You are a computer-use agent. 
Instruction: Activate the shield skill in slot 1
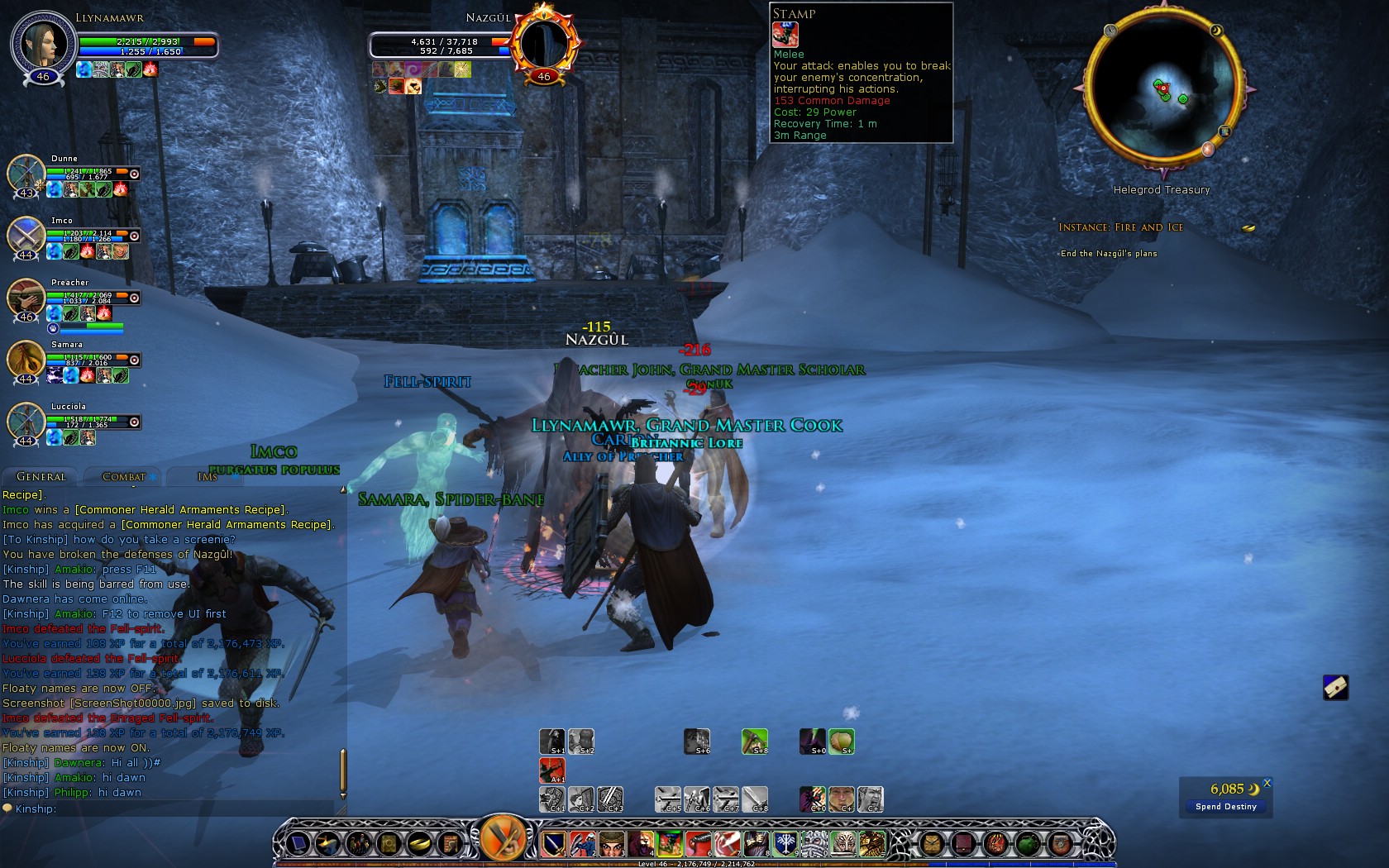pyautogui.click(x=552, y=843)
